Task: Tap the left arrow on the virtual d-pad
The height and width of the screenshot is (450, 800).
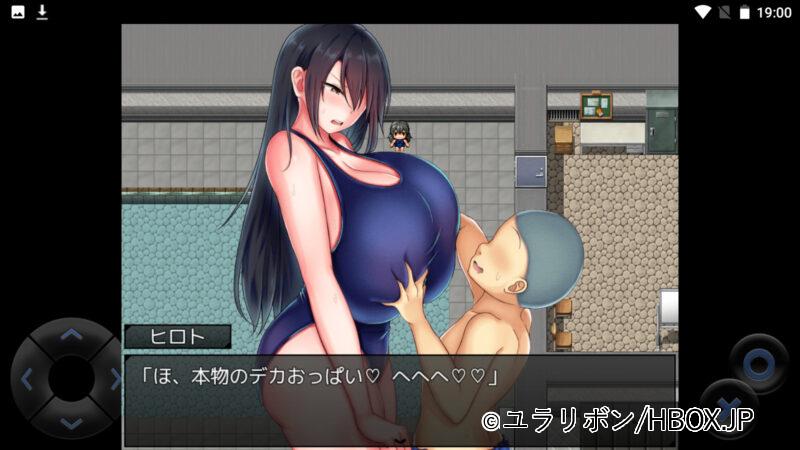Action: pyautogui.click(x=27, y=379)
